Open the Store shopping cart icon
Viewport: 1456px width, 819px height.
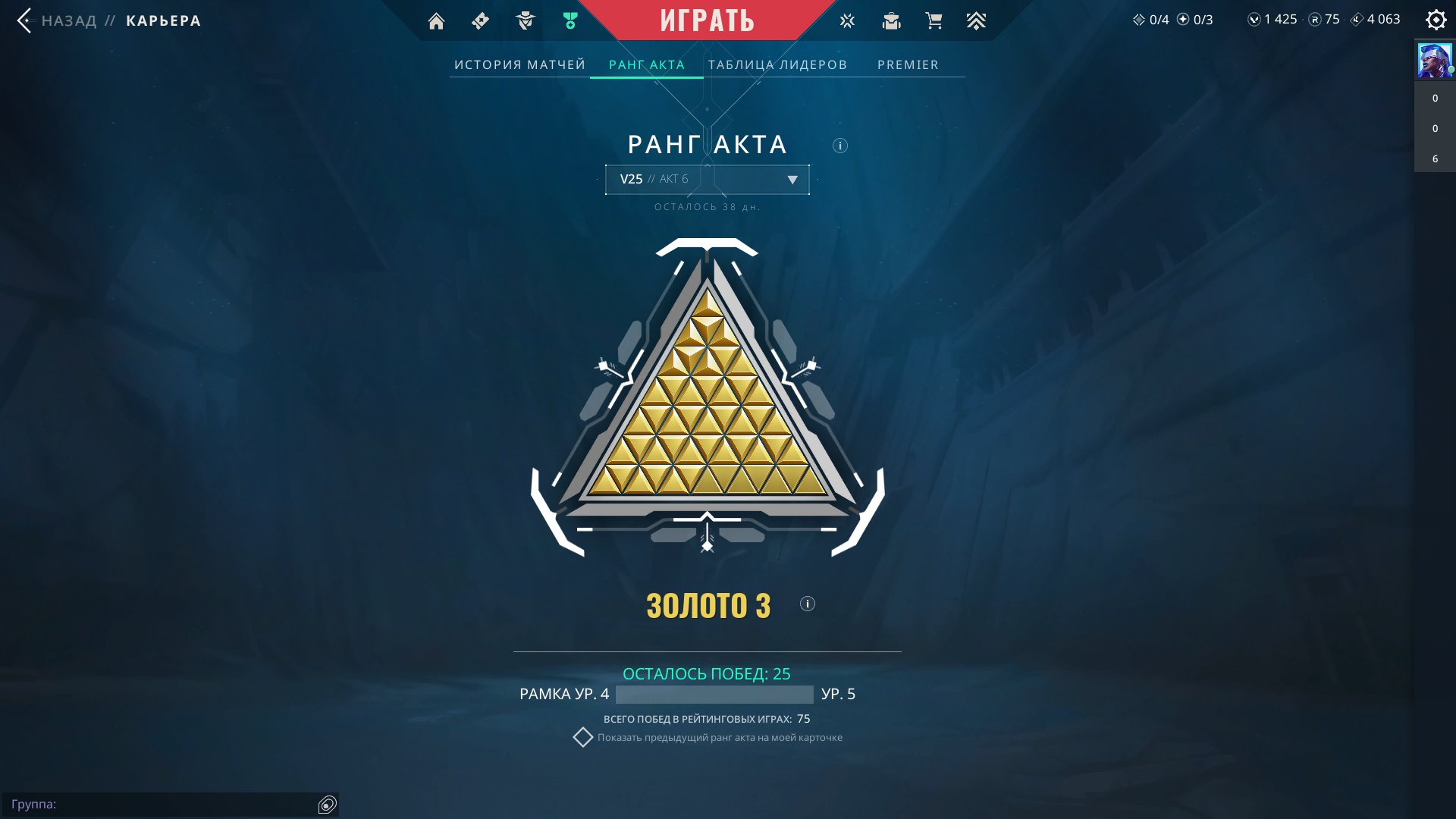tap(934, 20)
